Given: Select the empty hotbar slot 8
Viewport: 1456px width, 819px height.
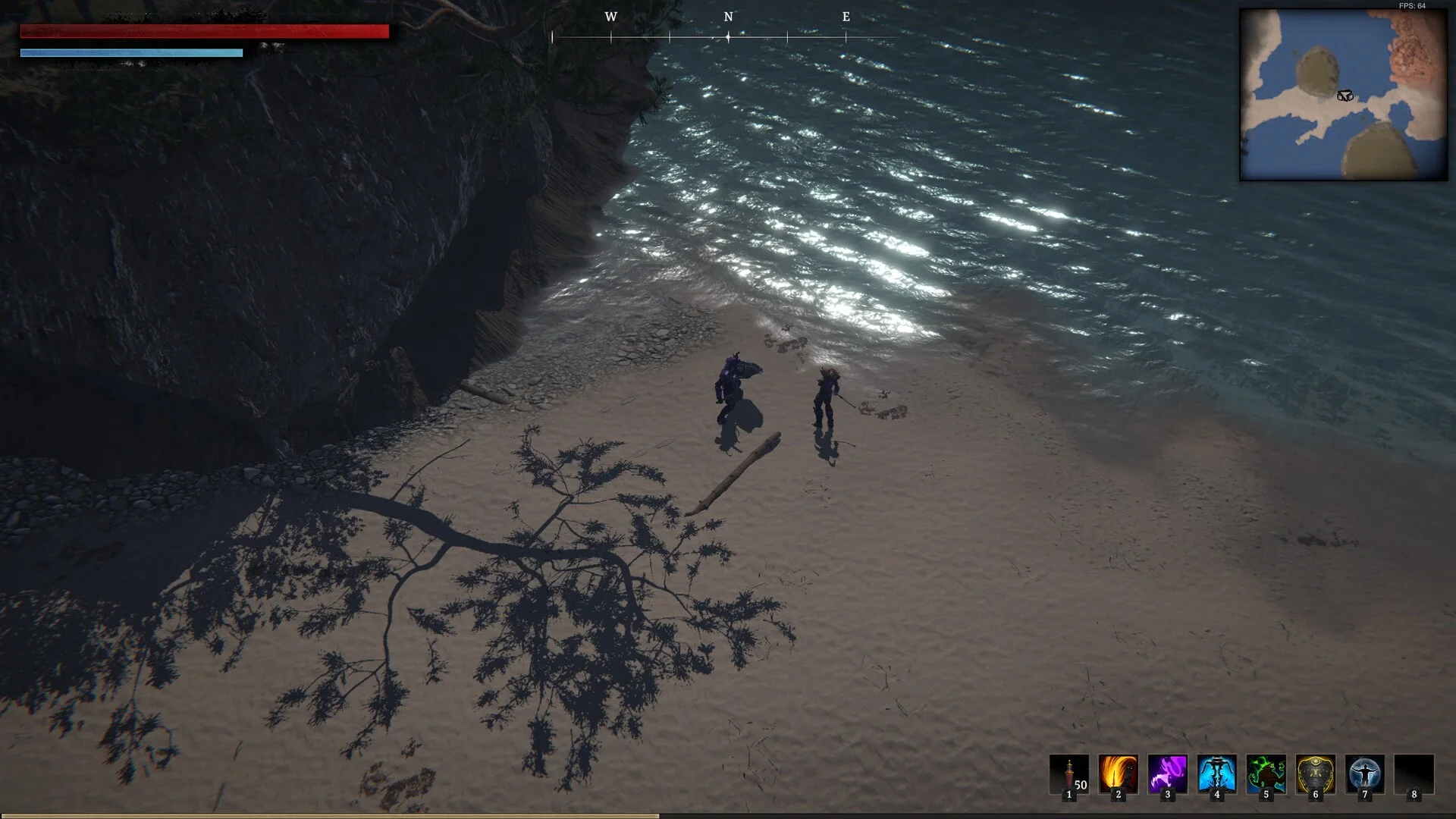Looking at the screenshot, I should point(1414,774).
